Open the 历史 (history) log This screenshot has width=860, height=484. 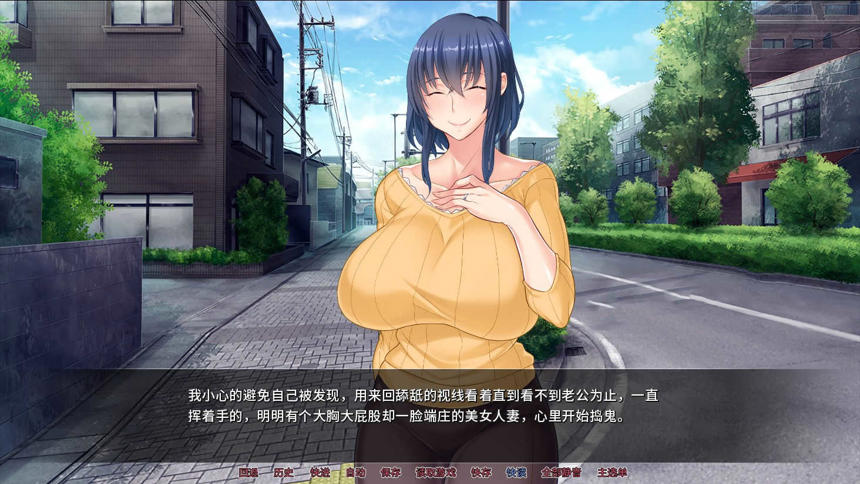[x=284, y=472]
